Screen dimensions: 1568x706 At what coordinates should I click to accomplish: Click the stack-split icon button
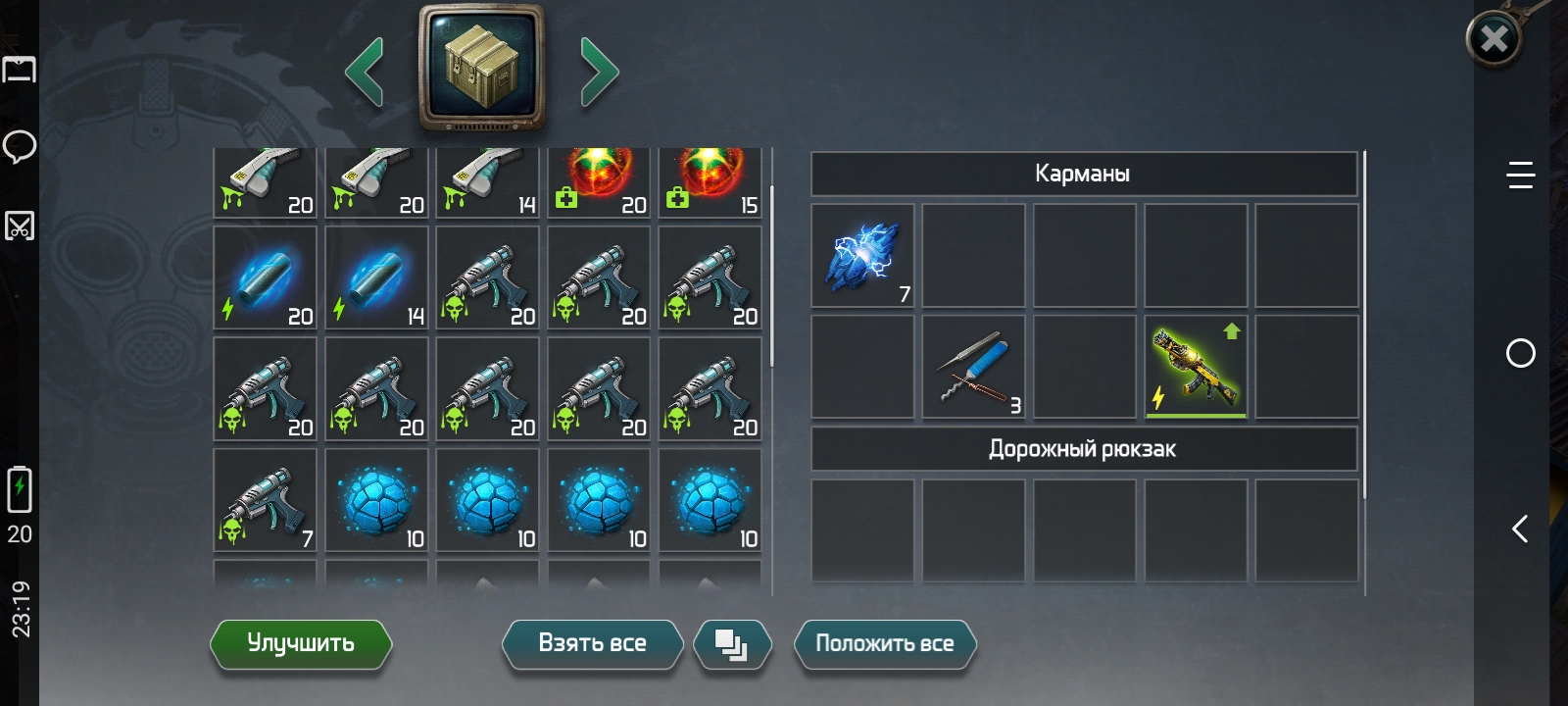731,644
